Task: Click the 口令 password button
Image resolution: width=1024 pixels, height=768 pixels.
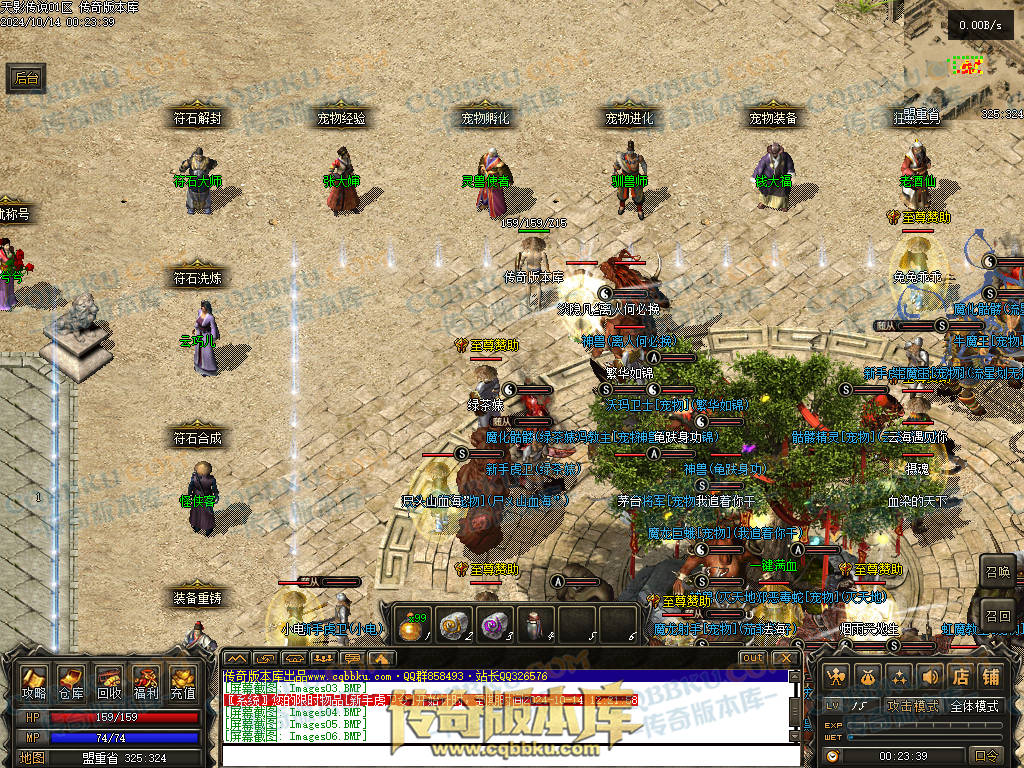Action: tap(986, 756)
